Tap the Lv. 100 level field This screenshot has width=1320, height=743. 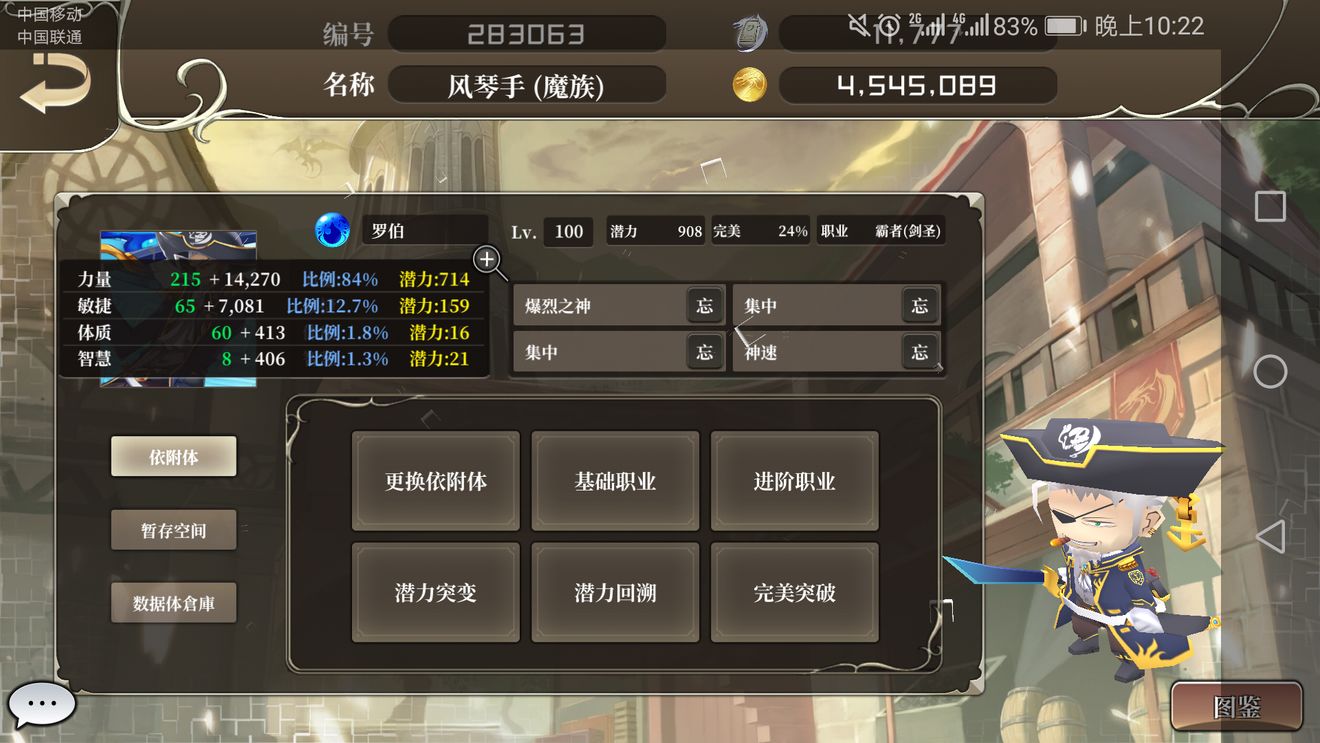568,231
